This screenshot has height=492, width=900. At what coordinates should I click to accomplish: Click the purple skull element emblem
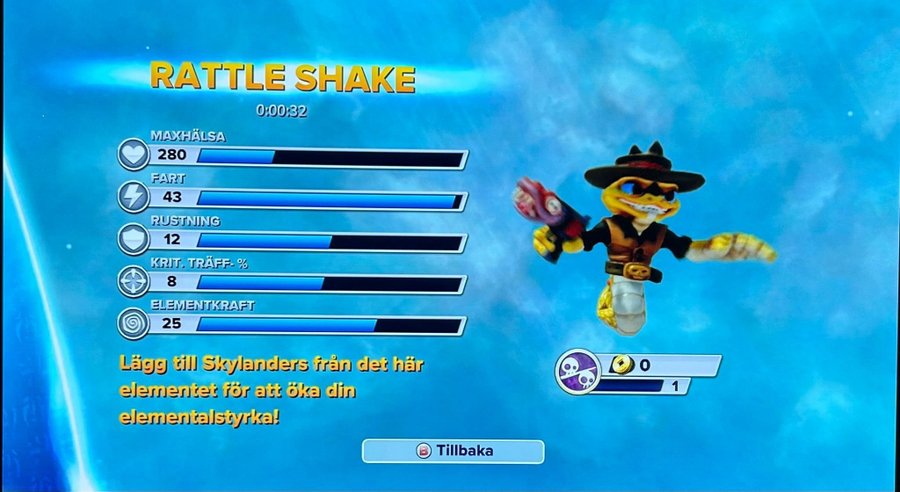coord(578,371)
